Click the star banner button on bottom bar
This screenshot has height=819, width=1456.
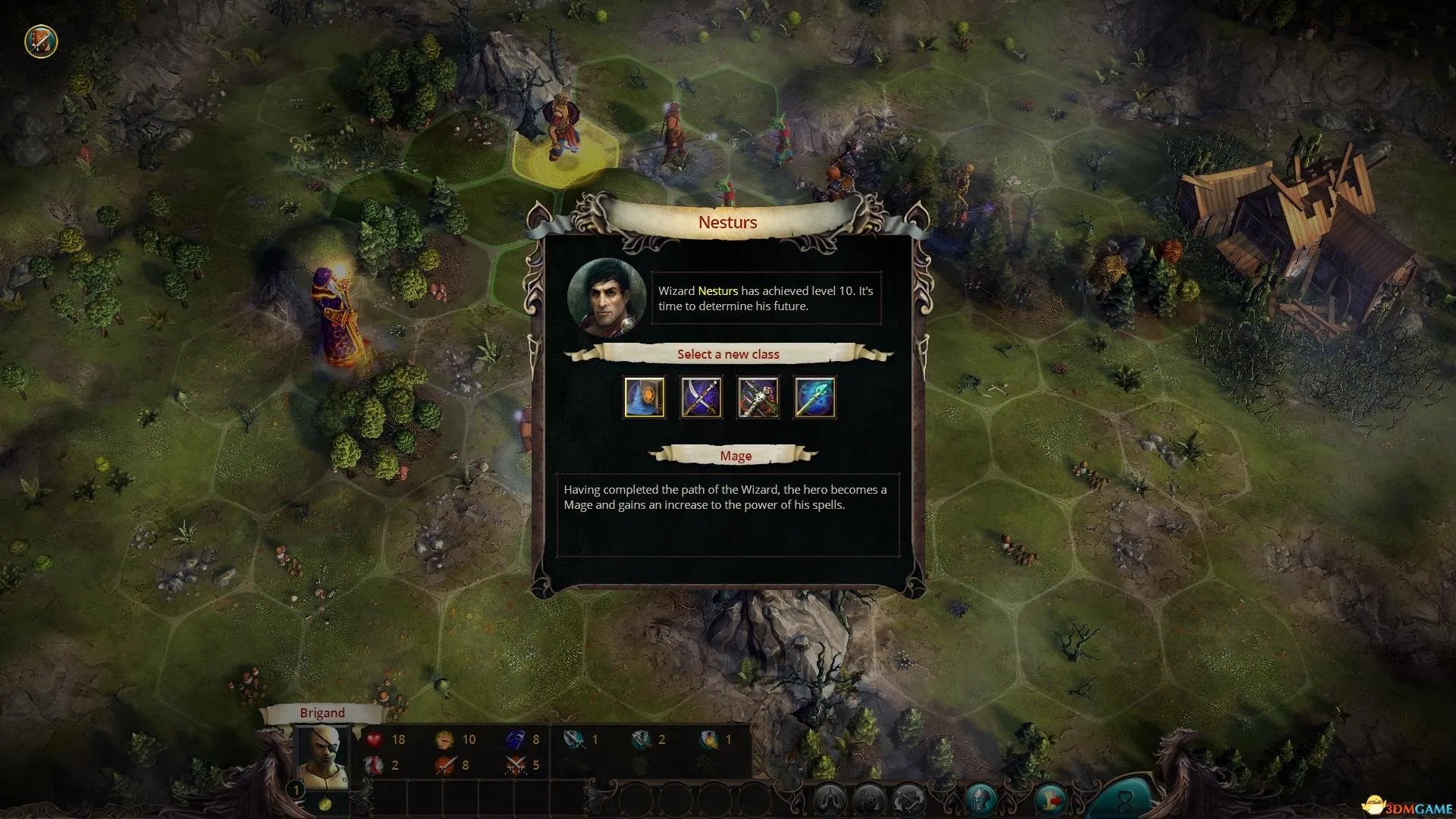coord(869,799)
